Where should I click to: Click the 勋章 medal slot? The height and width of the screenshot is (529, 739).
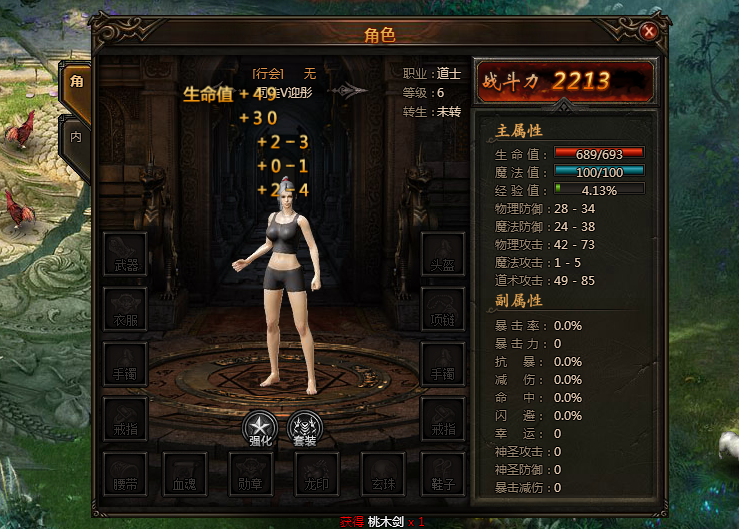[x=251, y=474]
